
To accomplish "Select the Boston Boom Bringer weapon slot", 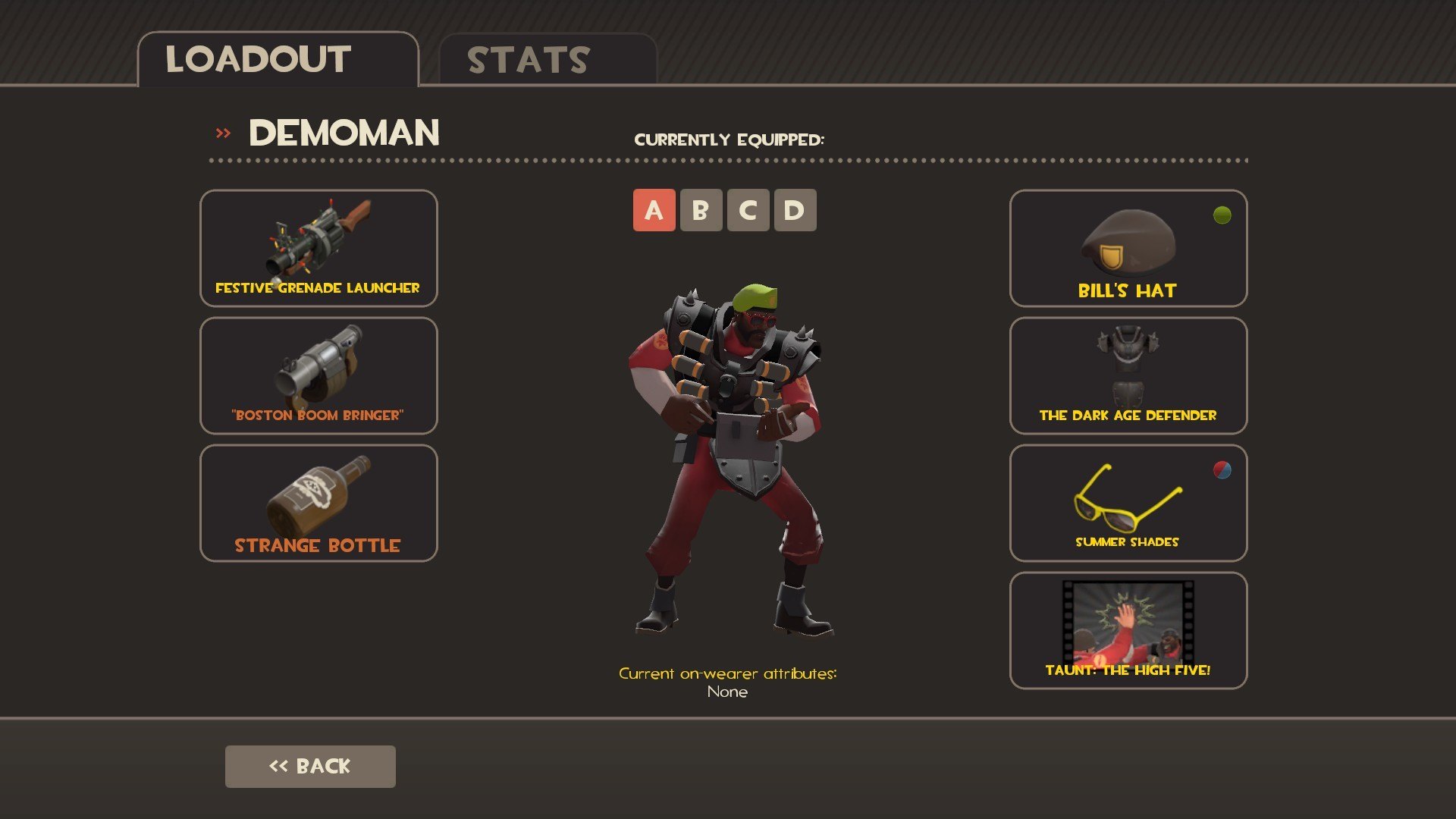I will [318, 375].
